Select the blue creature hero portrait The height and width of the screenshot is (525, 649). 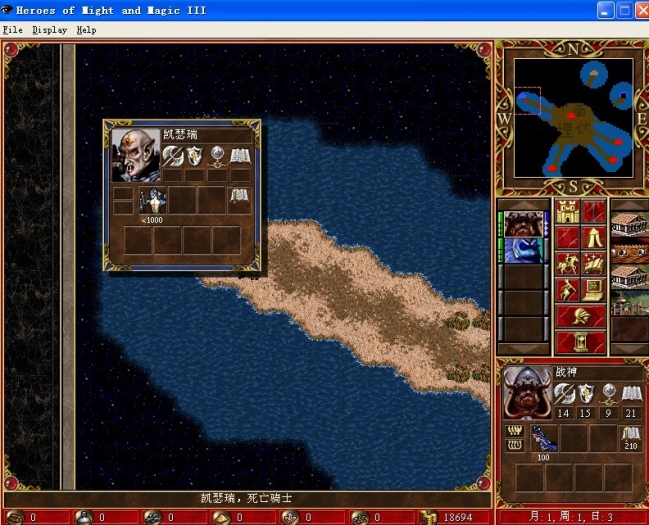click(523, 249)
